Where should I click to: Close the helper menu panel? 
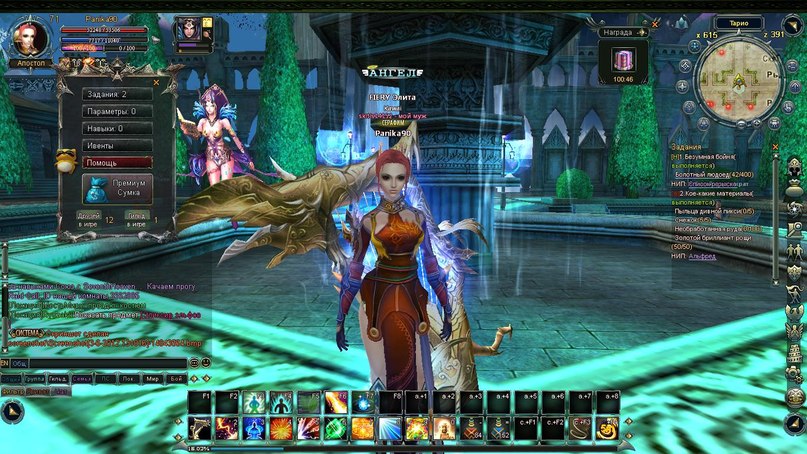coord(156,82)
